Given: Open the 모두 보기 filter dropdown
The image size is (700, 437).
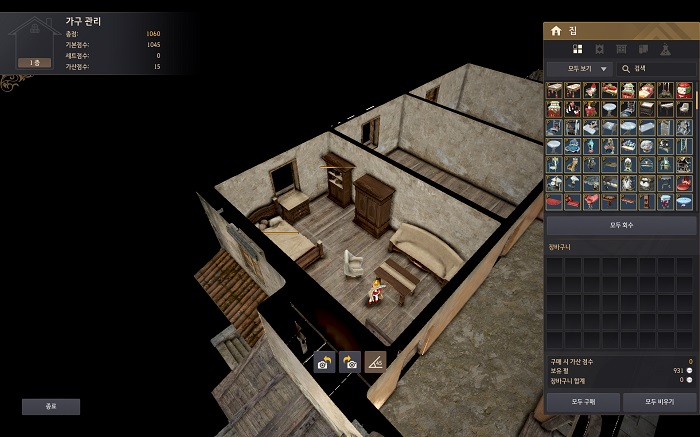Looking at the screenshot, I should [579, 68].
